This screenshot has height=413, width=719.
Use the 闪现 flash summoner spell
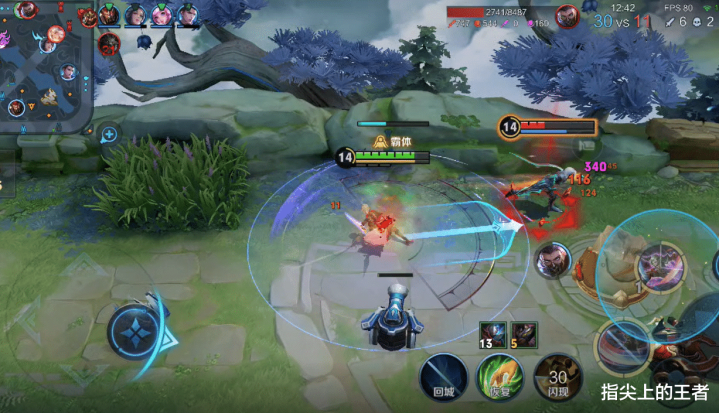555,378
